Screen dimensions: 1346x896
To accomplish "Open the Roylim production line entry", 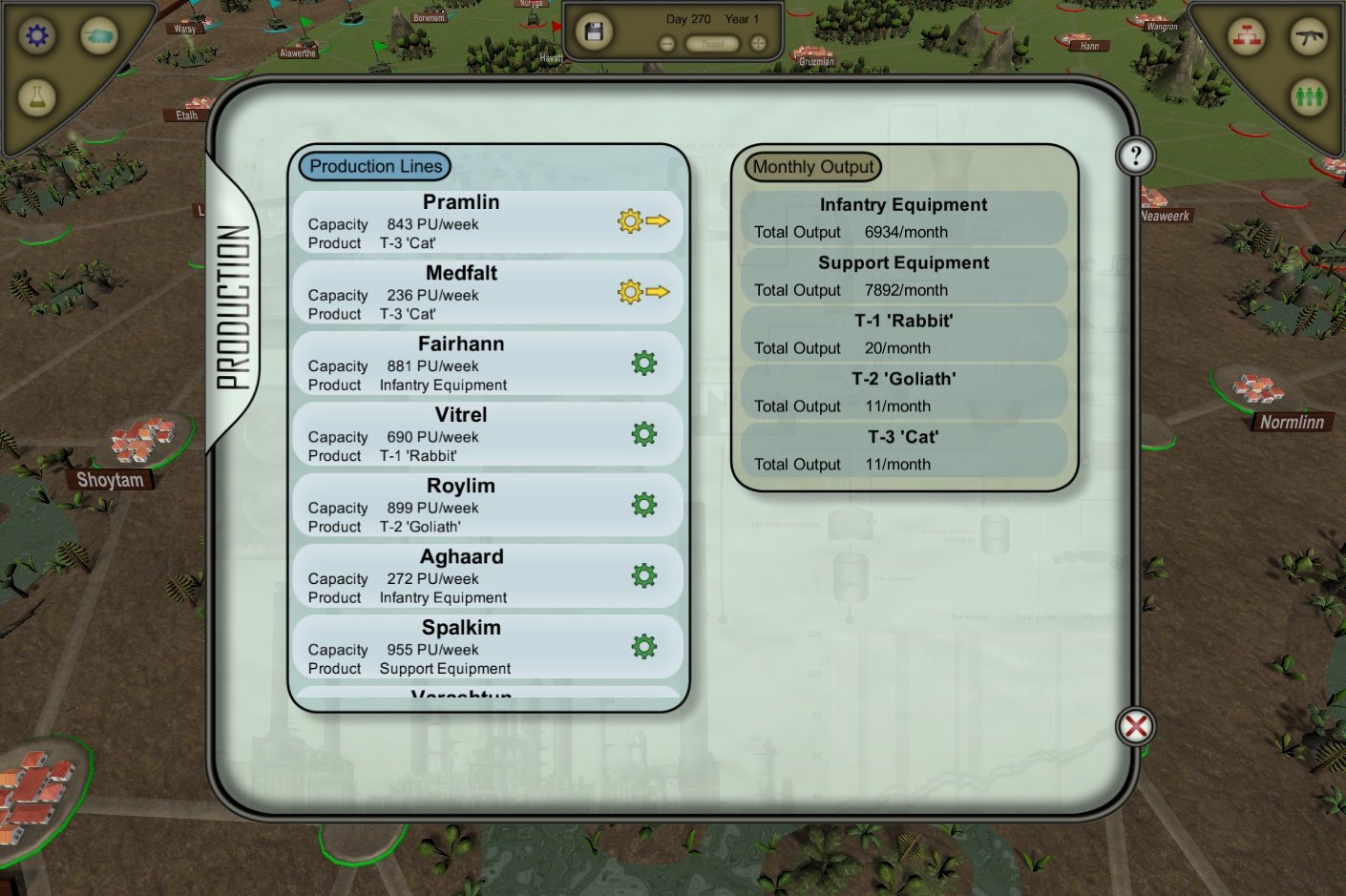I will (x=463, y=505).
